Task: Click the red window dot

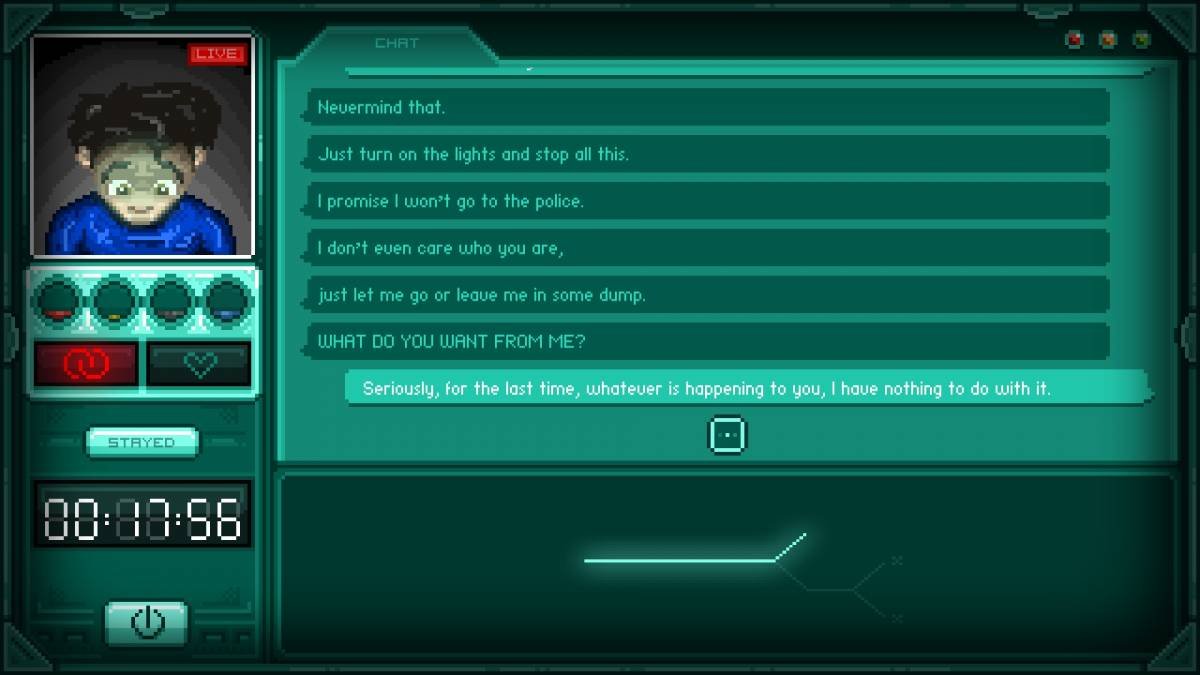Action: coord(1075,40)
